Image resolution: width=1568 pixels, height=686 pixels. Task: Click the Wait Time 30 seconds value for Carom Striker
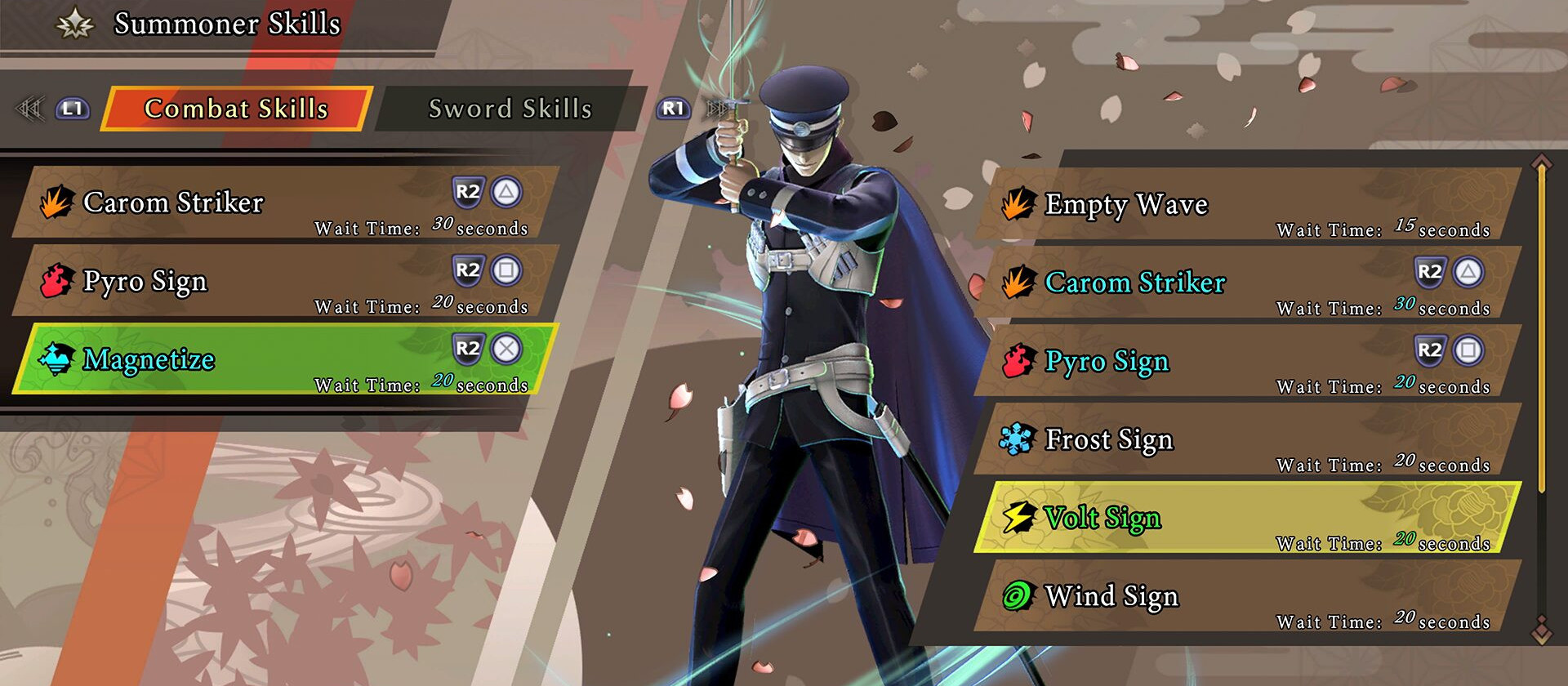click(441, 226)
